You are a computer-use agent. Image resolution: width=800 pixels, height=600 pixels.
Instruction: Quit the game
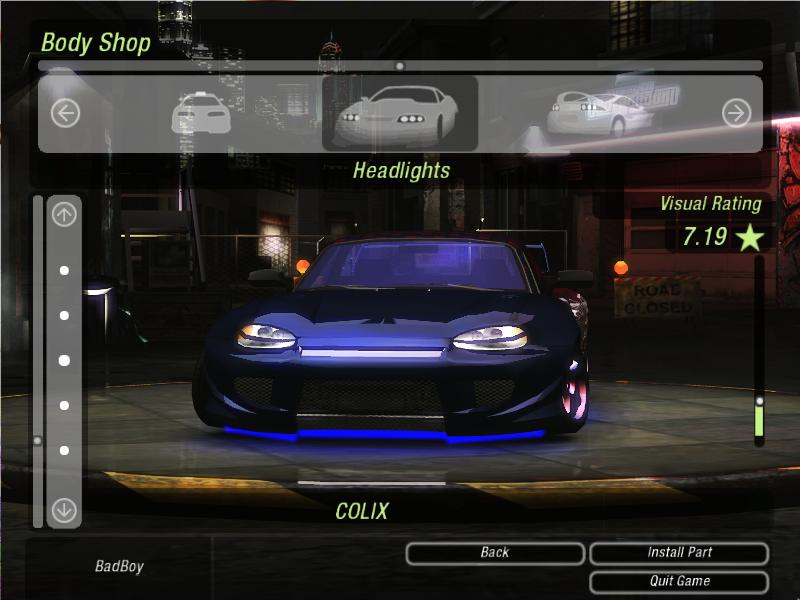(x=679, y=581)
